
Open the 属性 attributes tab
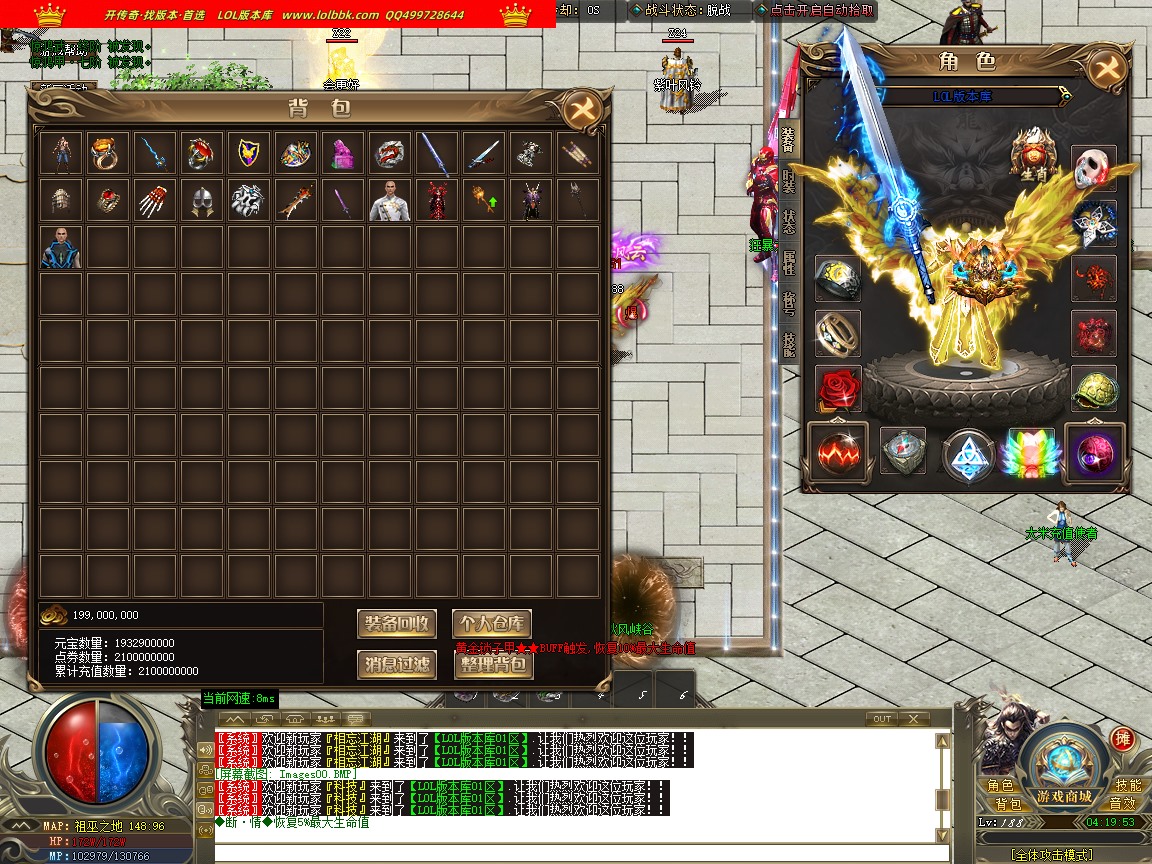pyautogui.click(x=789, y=262)
